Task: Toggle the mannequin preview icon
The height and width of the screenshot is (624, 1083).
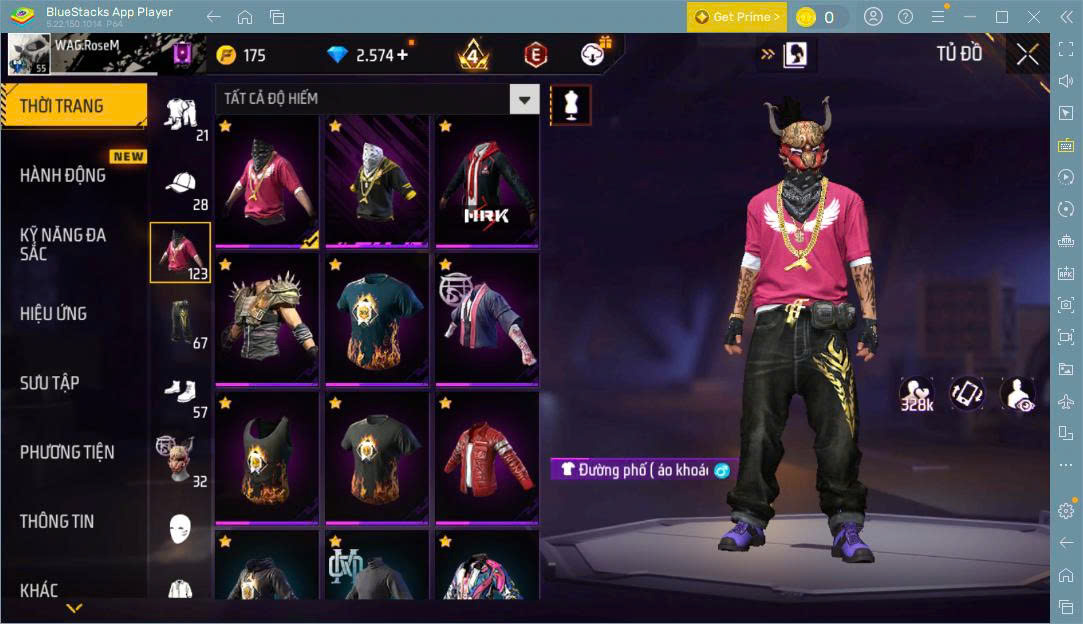Action: click(571, 104)
